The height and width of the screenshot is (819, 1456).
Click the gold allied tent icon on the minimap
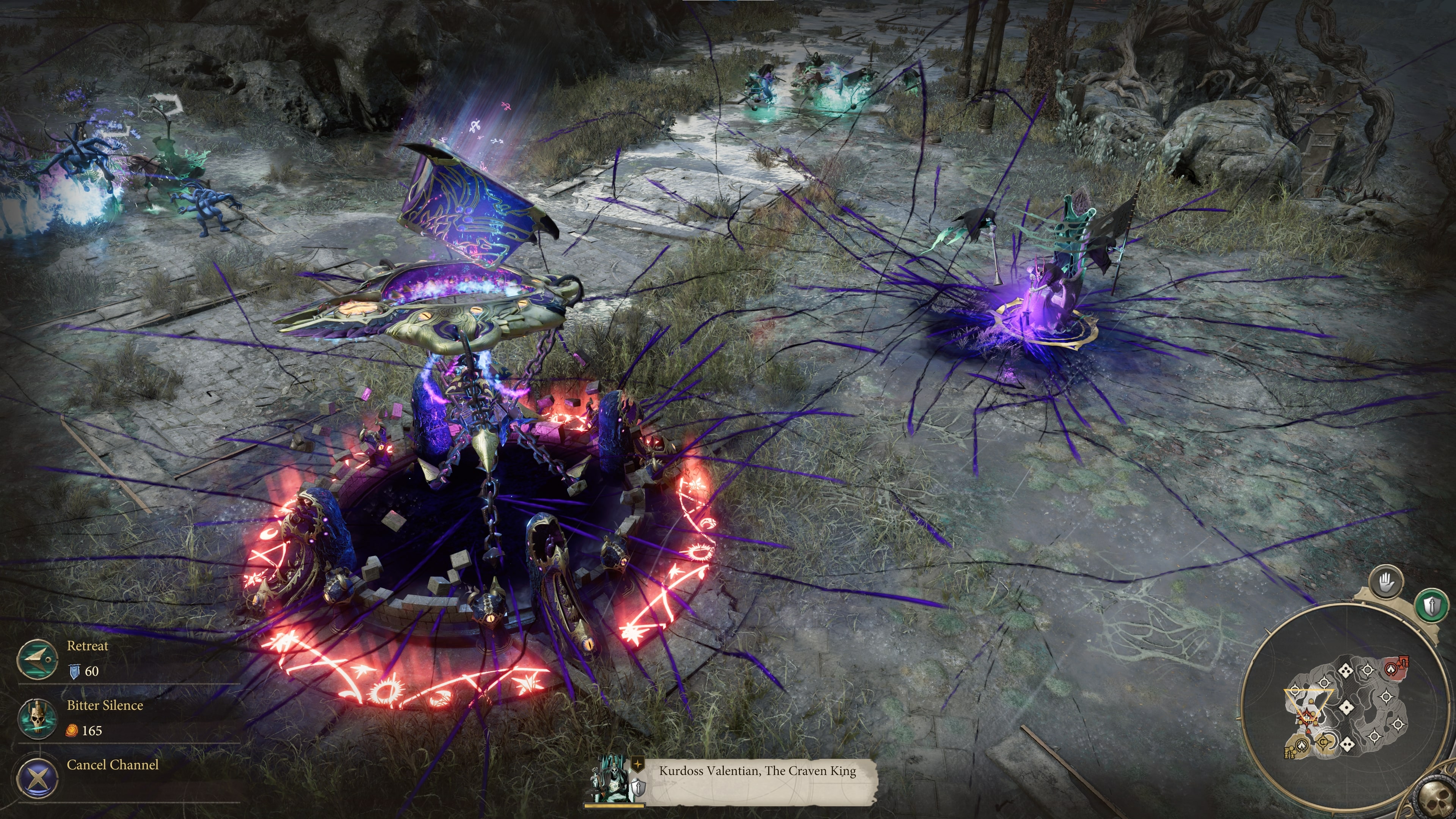click(1302, 746)
